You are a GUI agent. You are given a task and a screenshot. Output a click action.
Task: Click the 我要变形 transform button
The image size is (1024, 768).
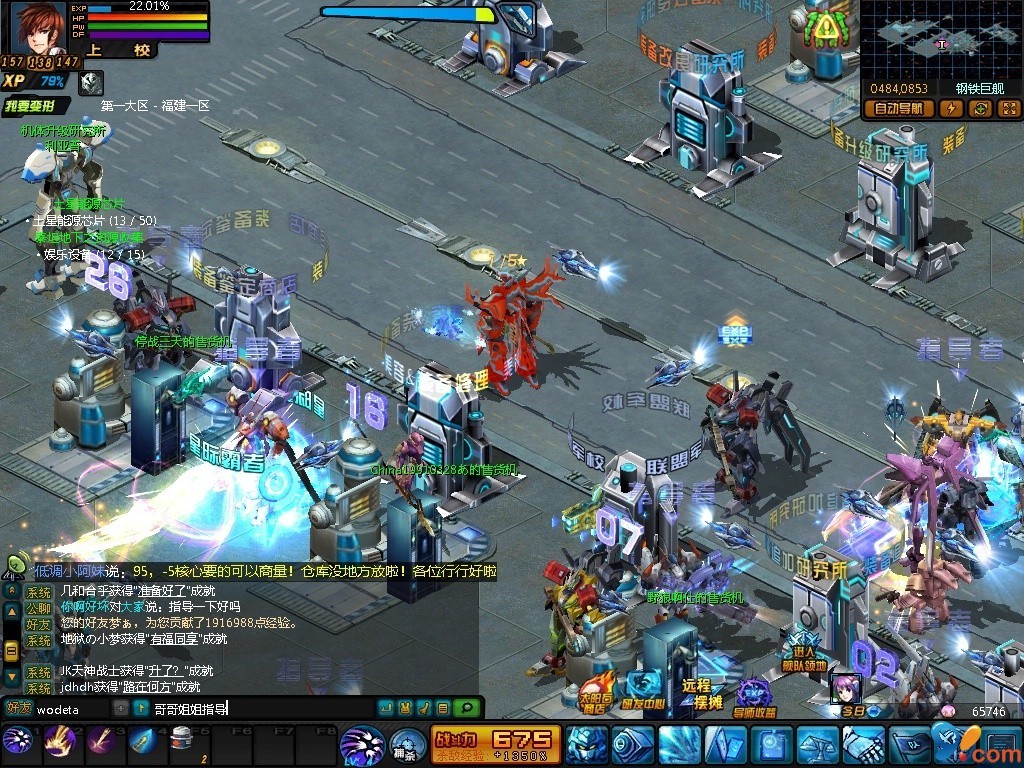37,106
